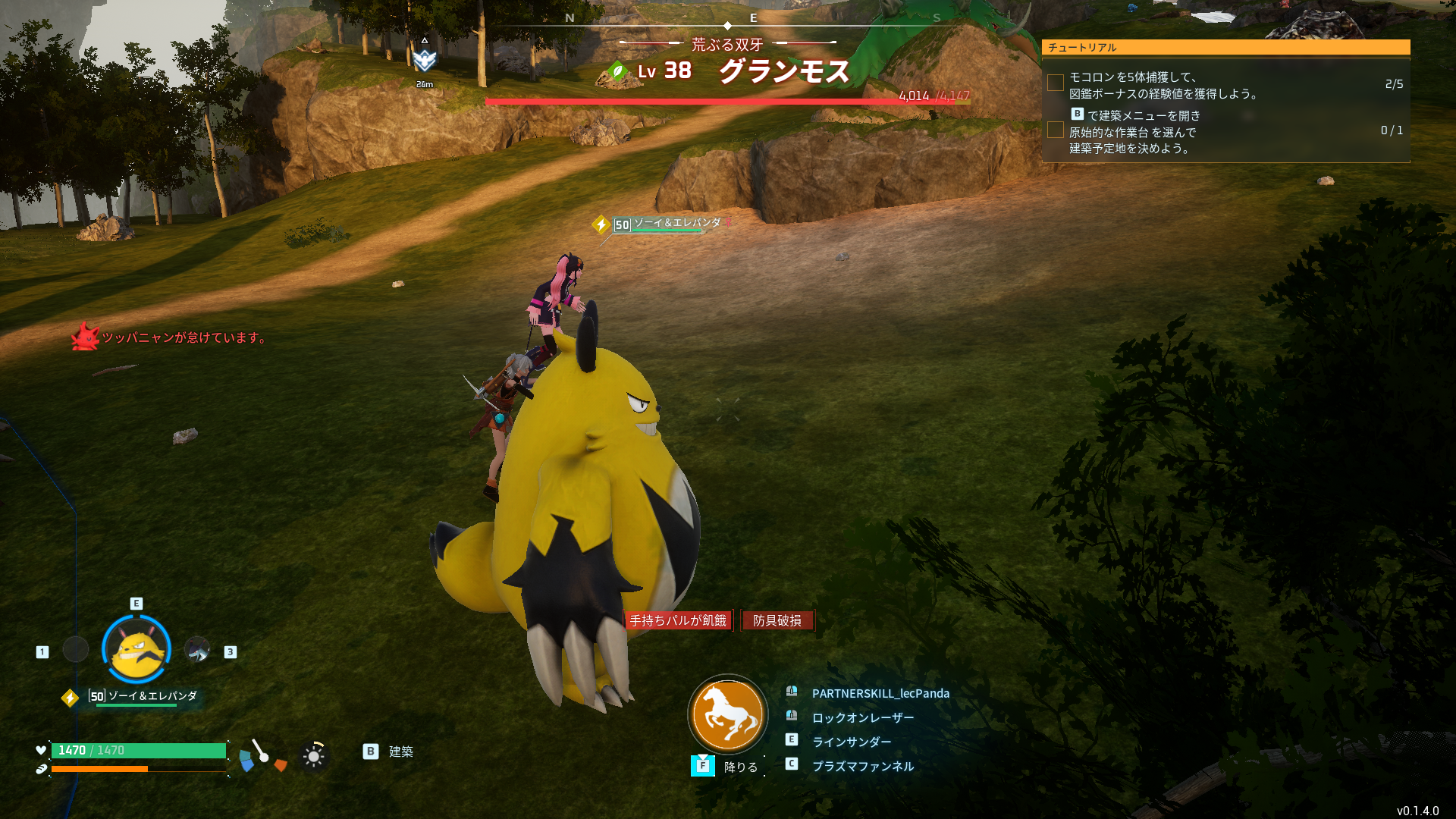Select the PARTNERSKILL_lecPanda entry

(x=880, y=693)
